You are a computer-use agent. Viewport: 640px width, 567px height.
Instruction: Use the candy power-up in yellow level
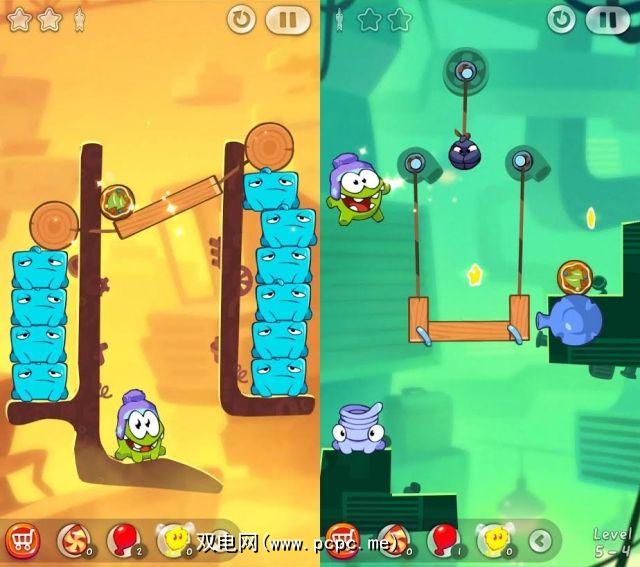tap(72, 540)
